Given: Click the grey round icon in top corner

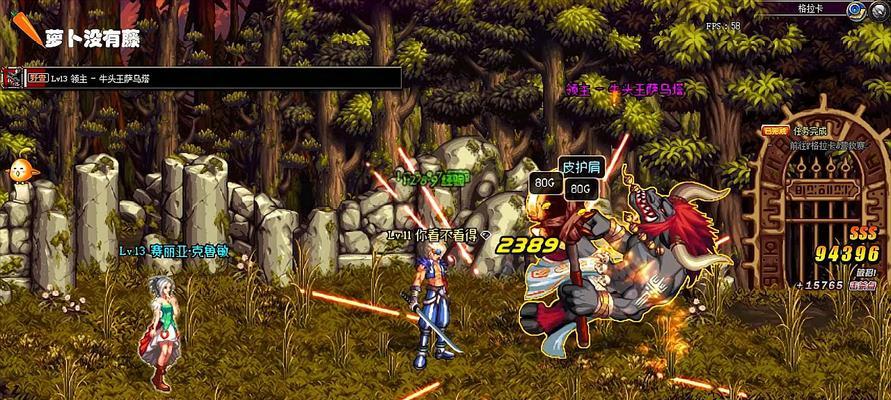Looking at the screenshot, I should [x=878, y=9].
